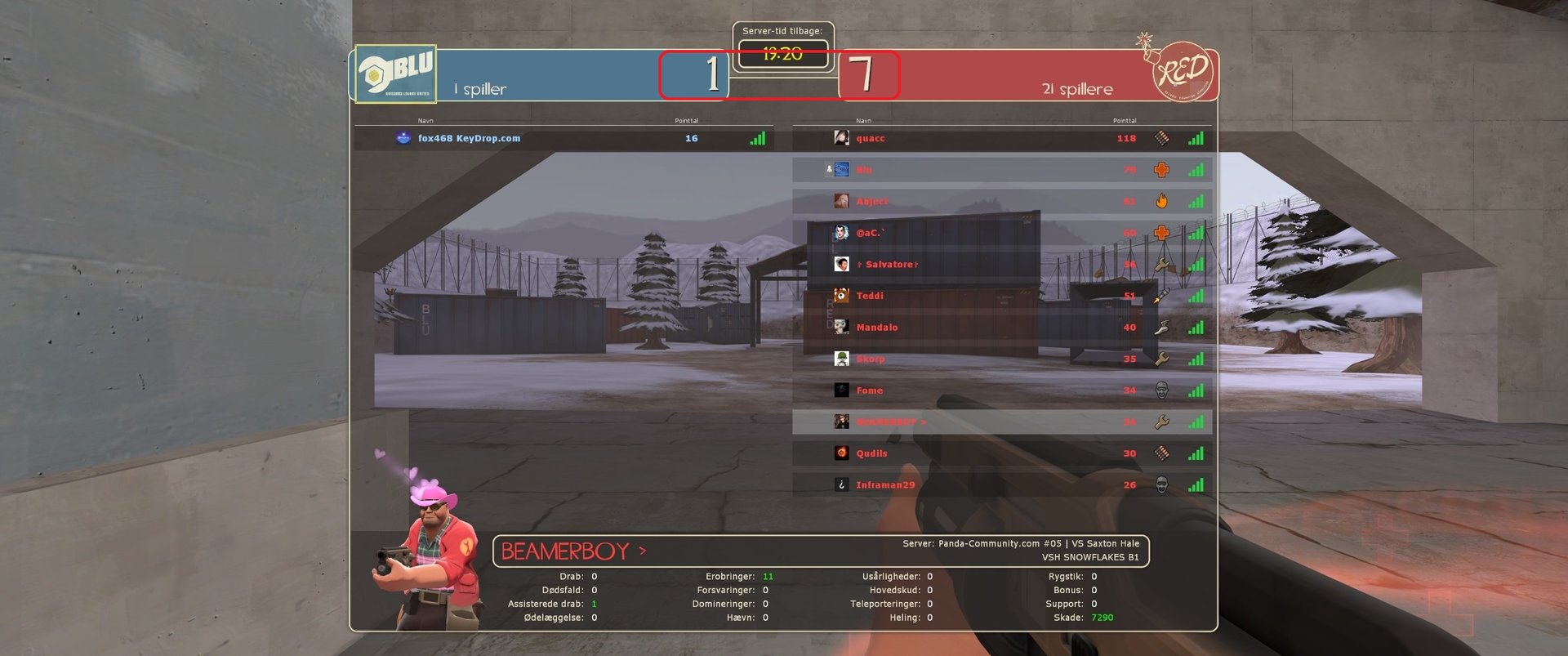Click Teddi's avatar picture
This screenshot has height=656, width=1568.
(x=840, y=296)
